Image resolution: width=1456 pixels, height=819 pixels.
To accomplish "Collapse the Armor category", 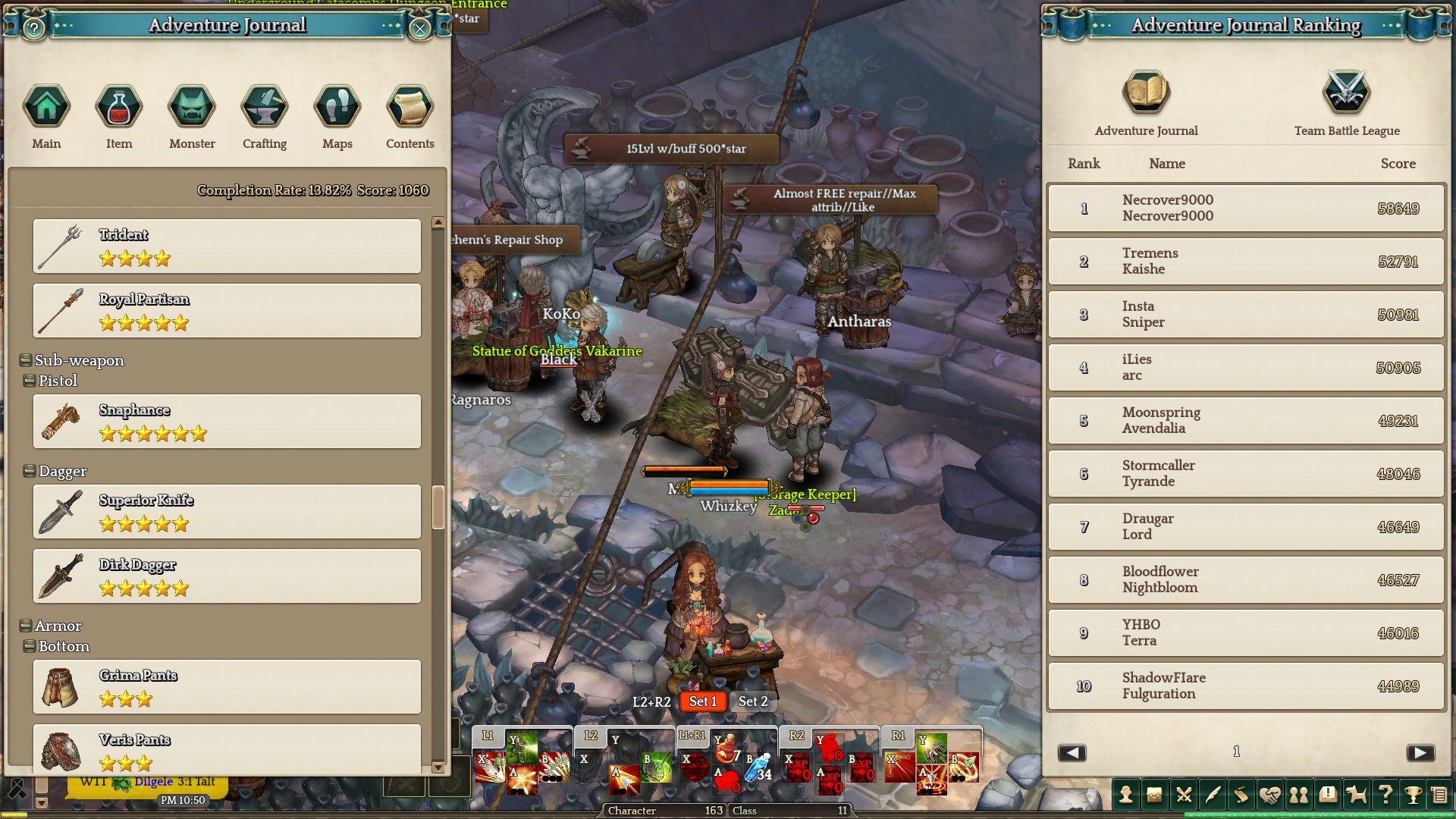I will coord(26,626).
